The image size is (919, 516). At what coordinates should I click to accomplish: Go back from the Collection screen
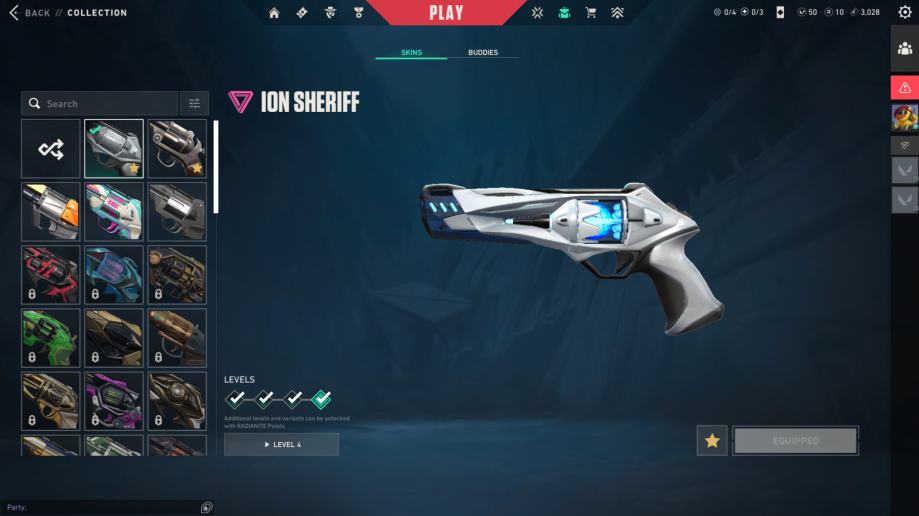point(30,13)
